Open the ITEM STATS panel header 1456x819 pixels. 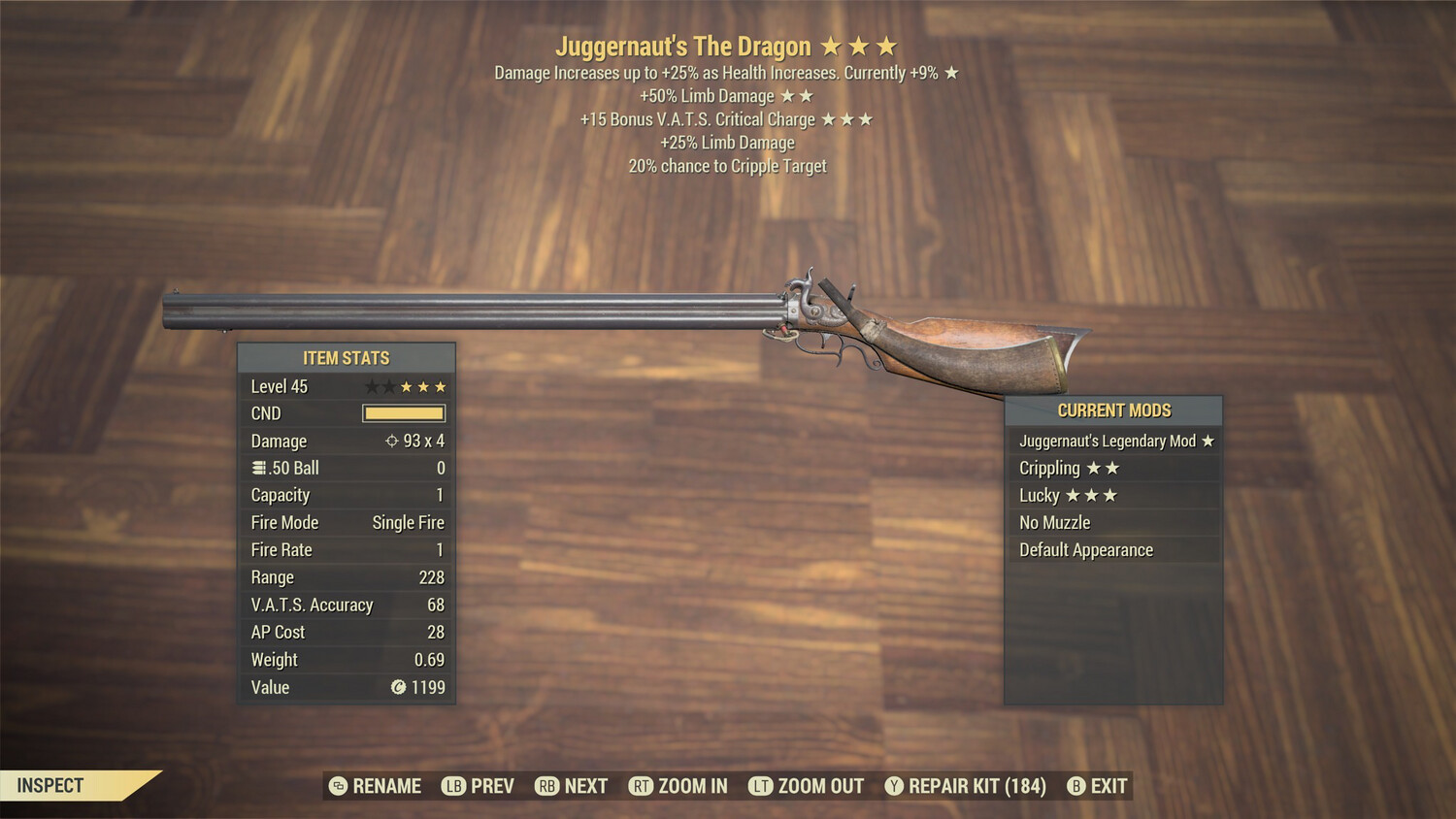(346, 357)
